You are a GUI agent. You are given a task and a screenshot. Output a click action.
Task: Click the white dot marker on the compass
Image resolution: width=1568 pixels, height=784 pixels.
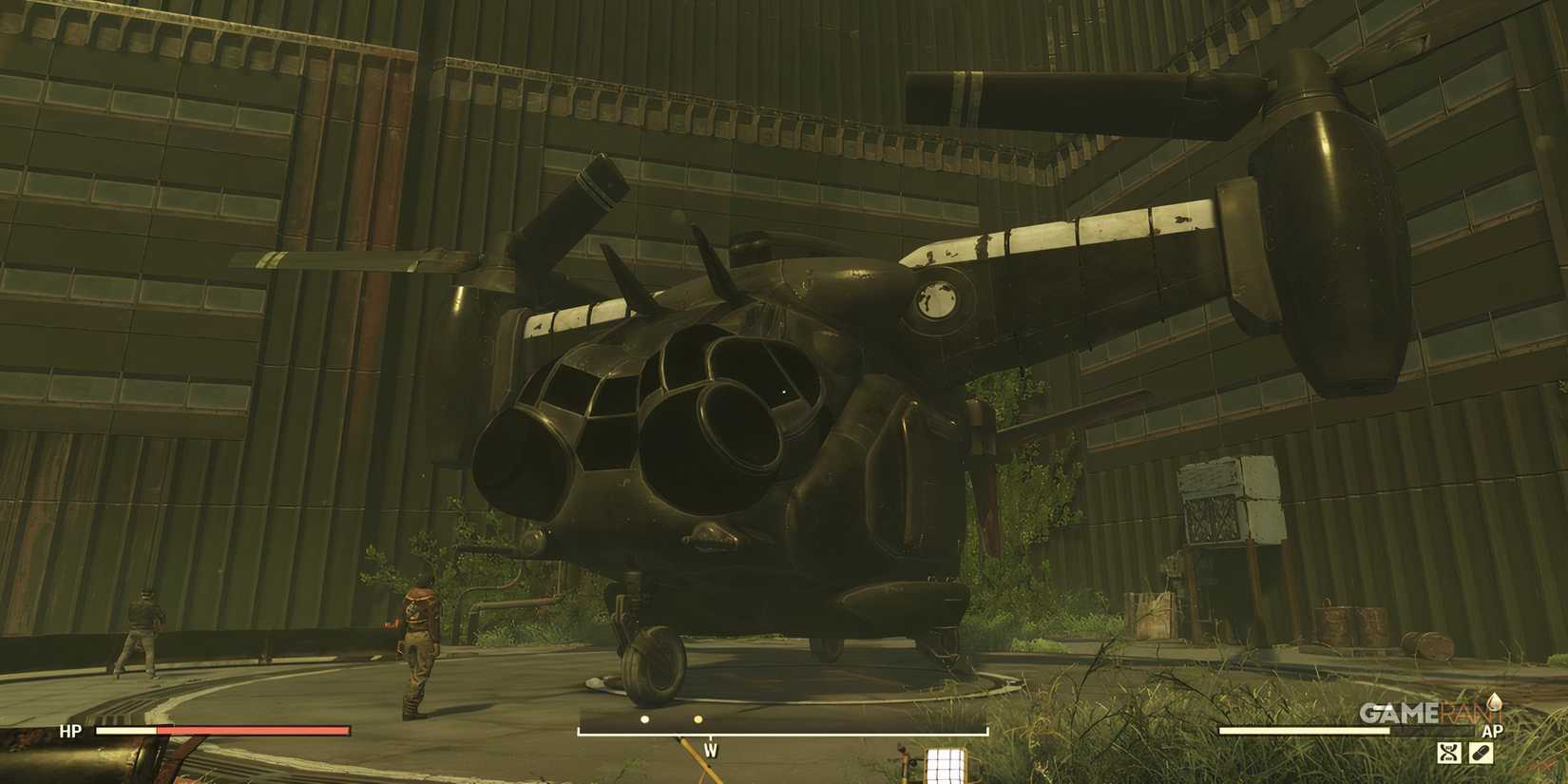pos(644,719)
